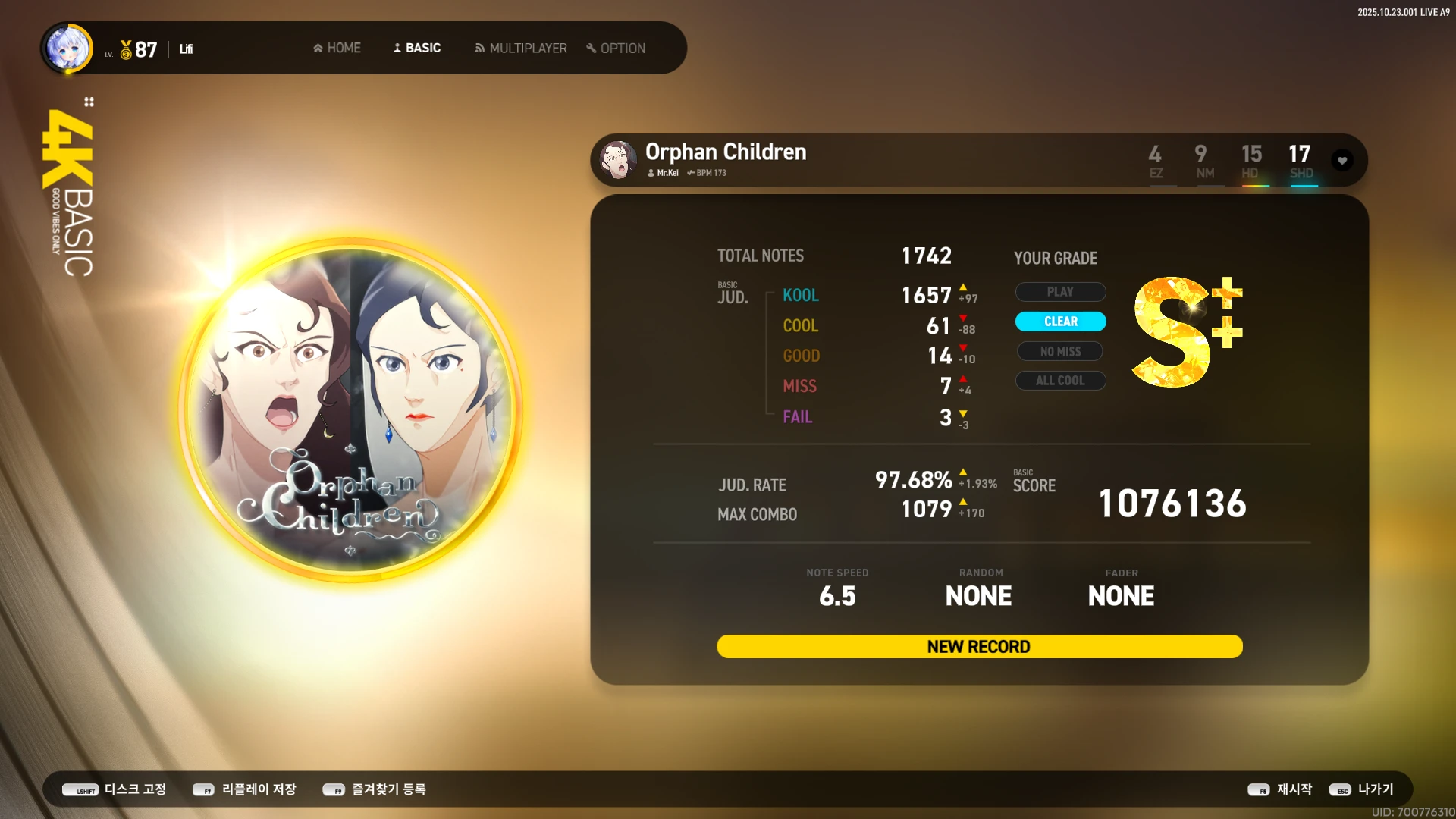Toggle the heart favorite button
Screen dimensions: 1456x819
(x=1342, y=161)
